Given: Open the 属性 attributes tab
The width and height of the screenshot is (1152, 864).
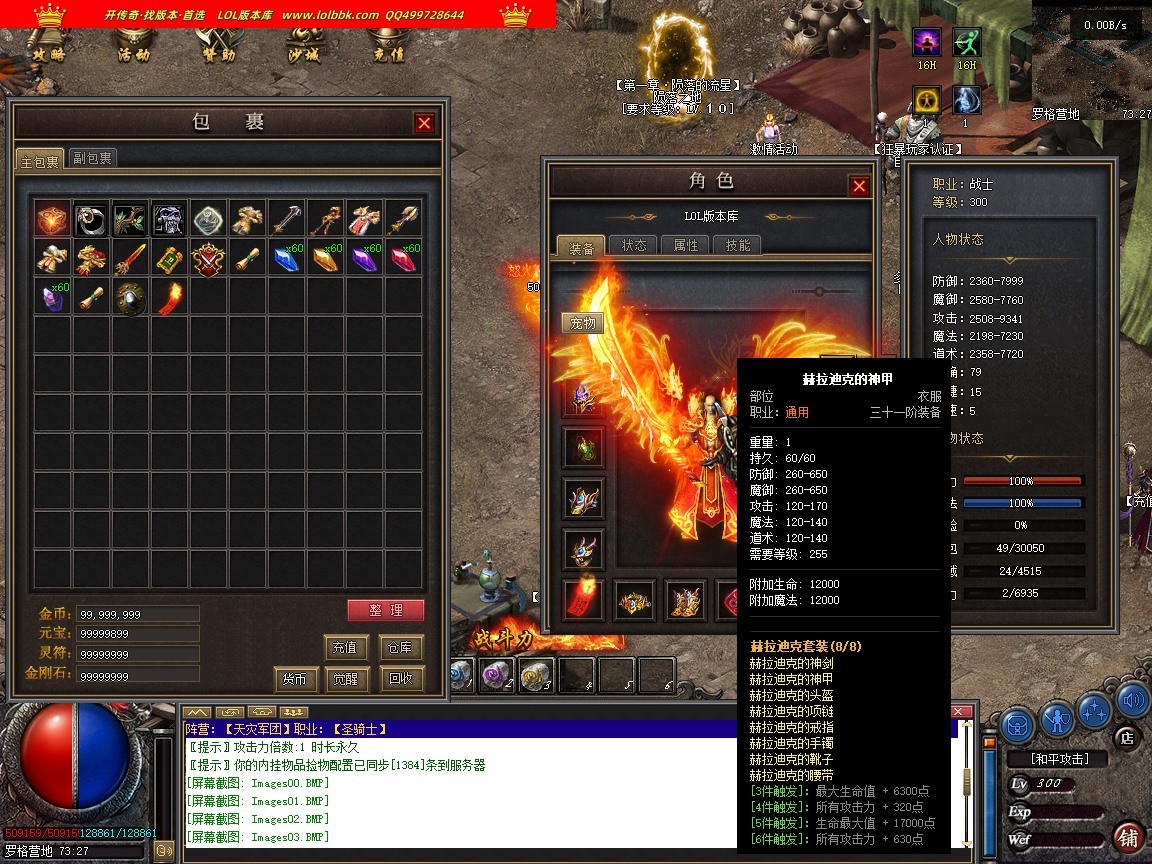Looking at the screenshot, I should (686, 245).
